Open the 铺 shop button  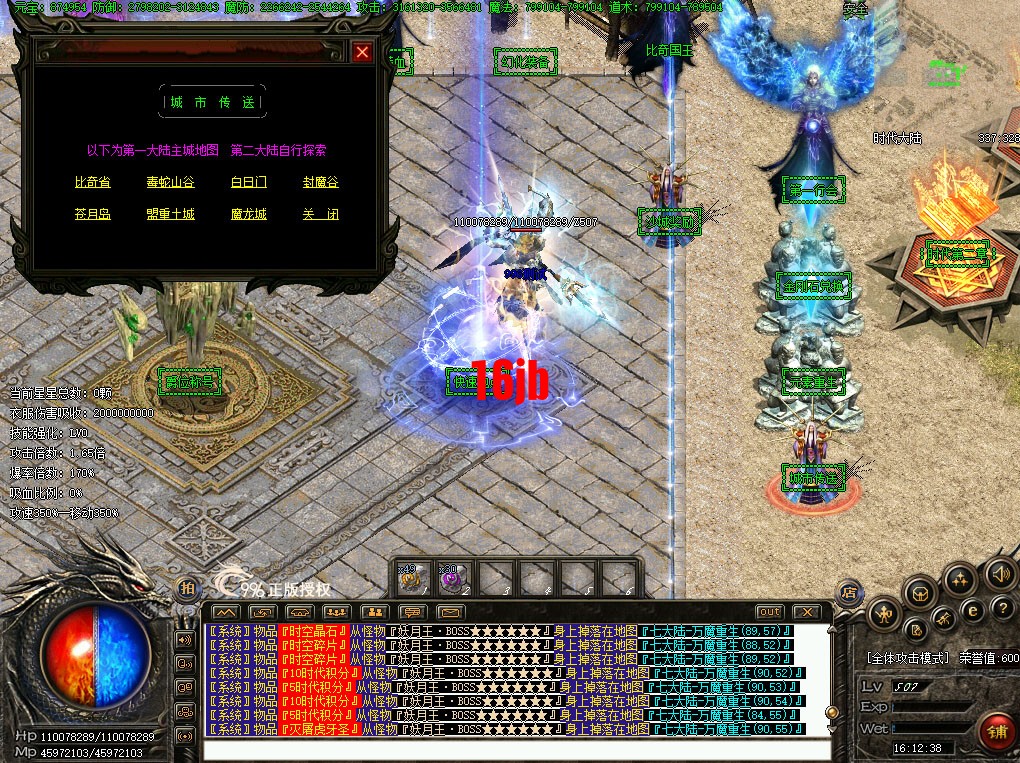pos(996,732)
